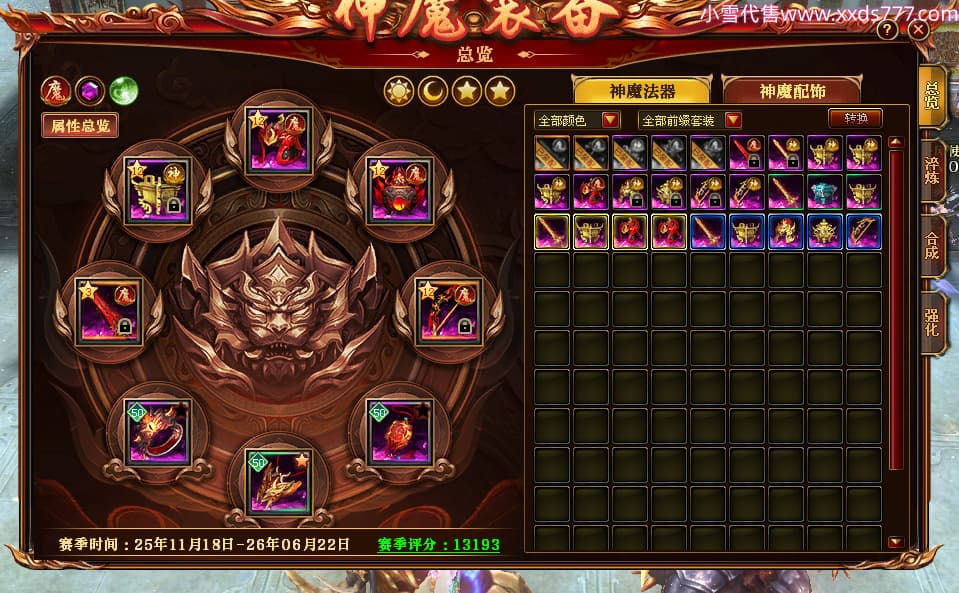Open the 全部颜色 color filter dropdown
Screen dimensions: 959x593
point(577,120)
